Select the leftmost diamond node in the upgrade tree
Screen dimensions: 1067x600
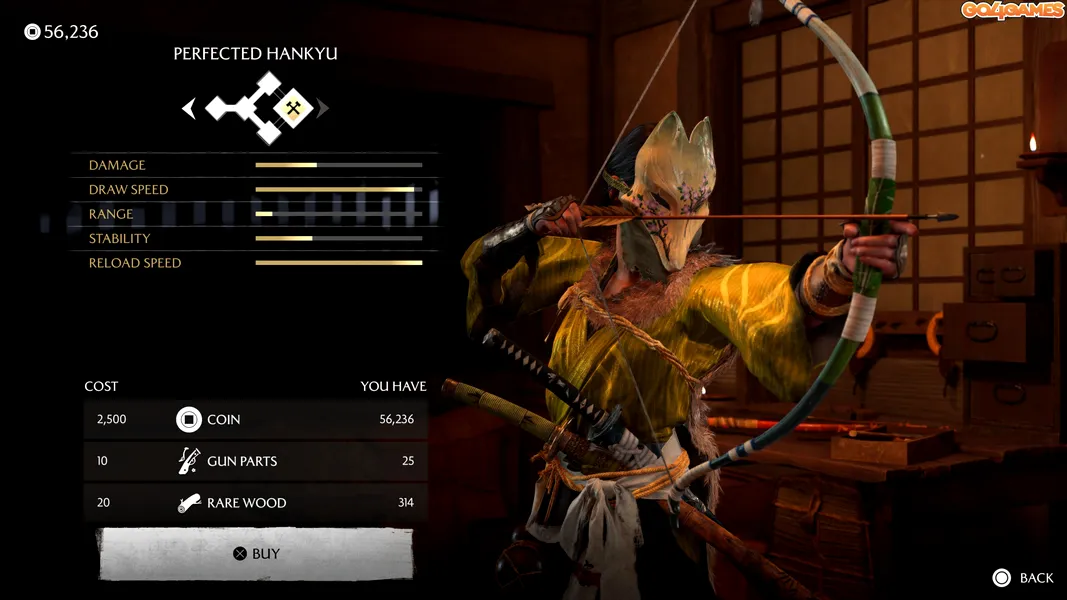219,108
